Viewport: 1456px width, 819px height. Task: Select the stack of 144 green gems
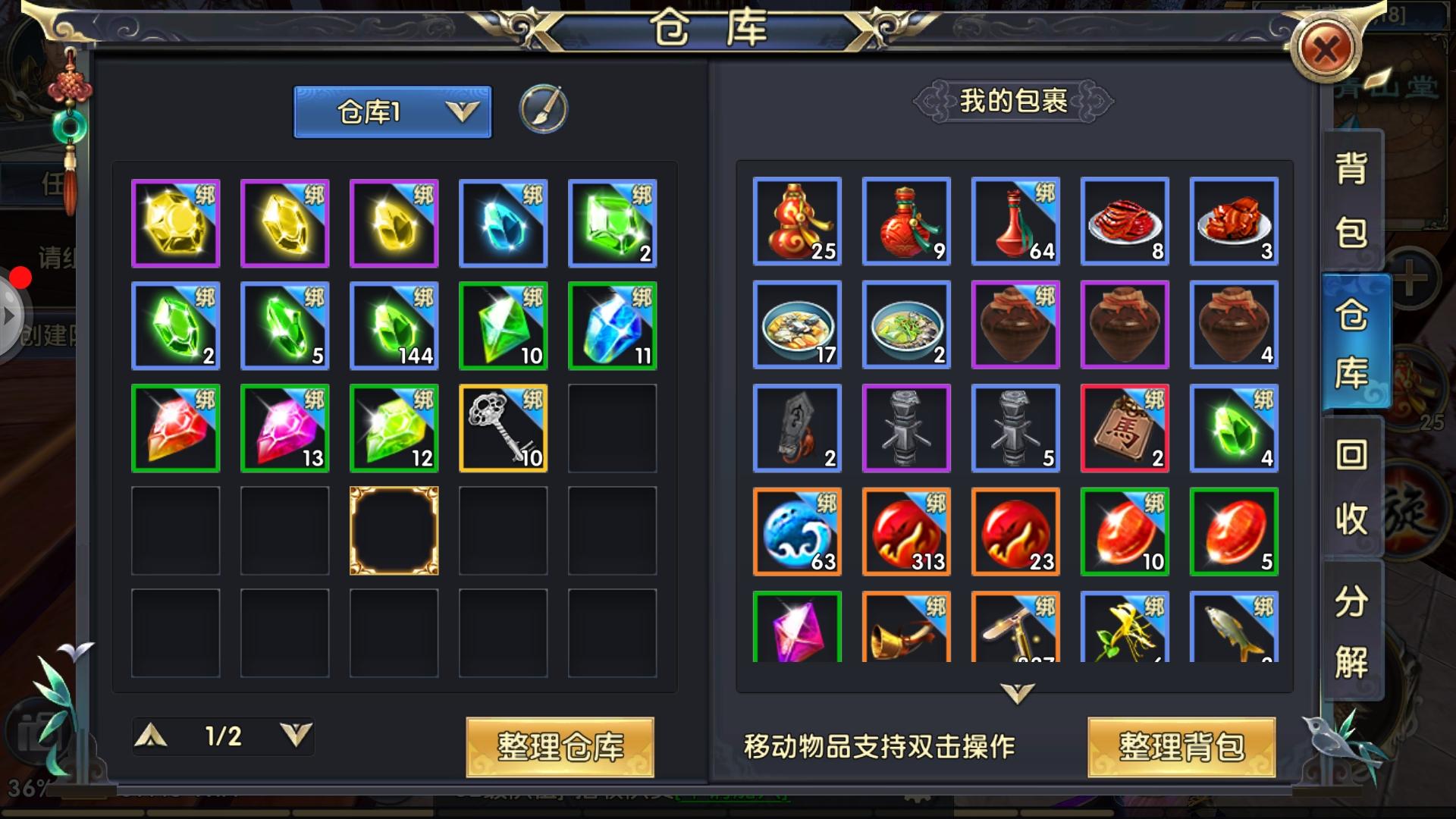point(394,325)
